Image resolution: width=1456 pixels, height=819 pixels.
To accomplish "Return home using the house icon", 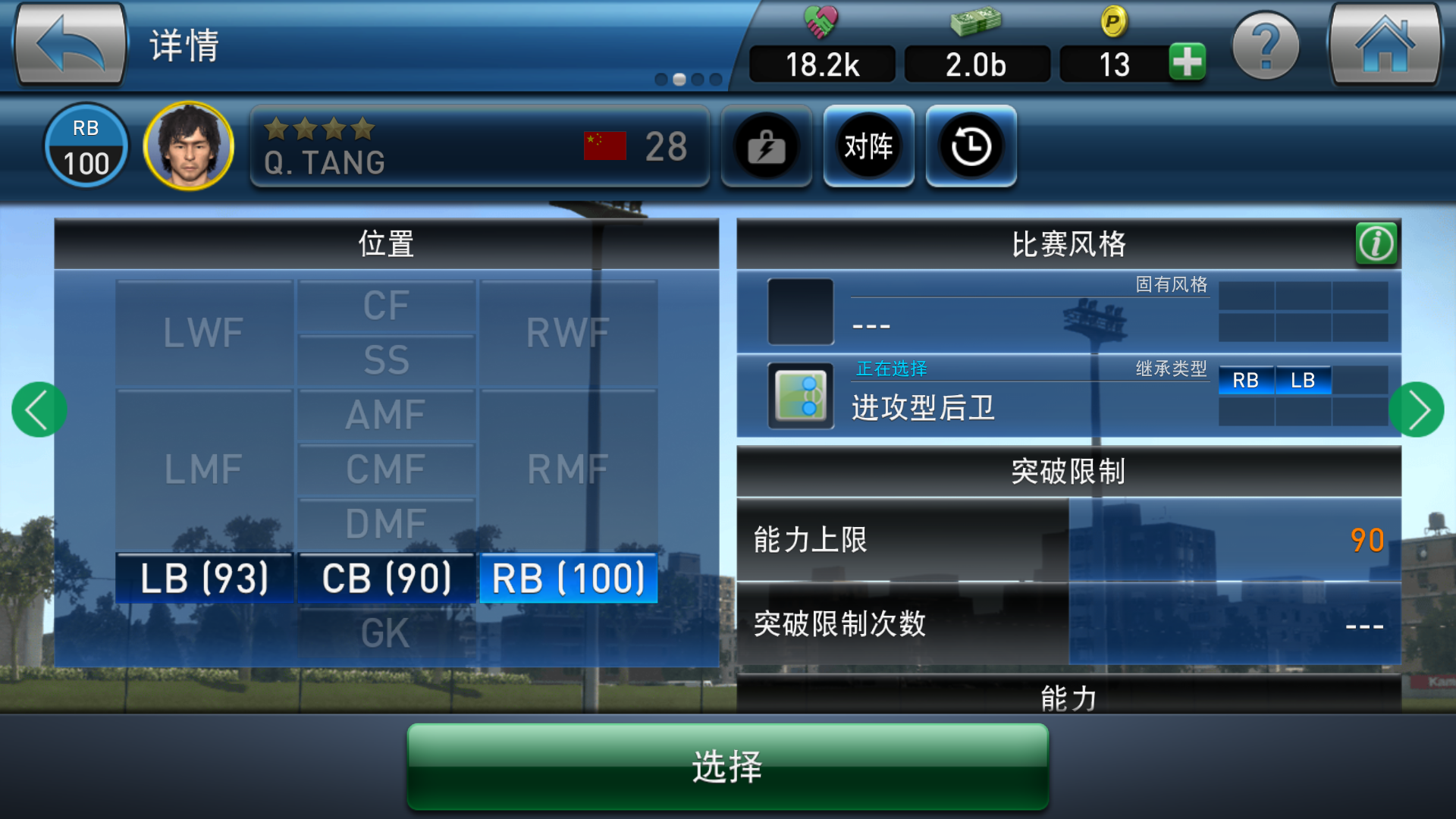I will pos(1385,43).
